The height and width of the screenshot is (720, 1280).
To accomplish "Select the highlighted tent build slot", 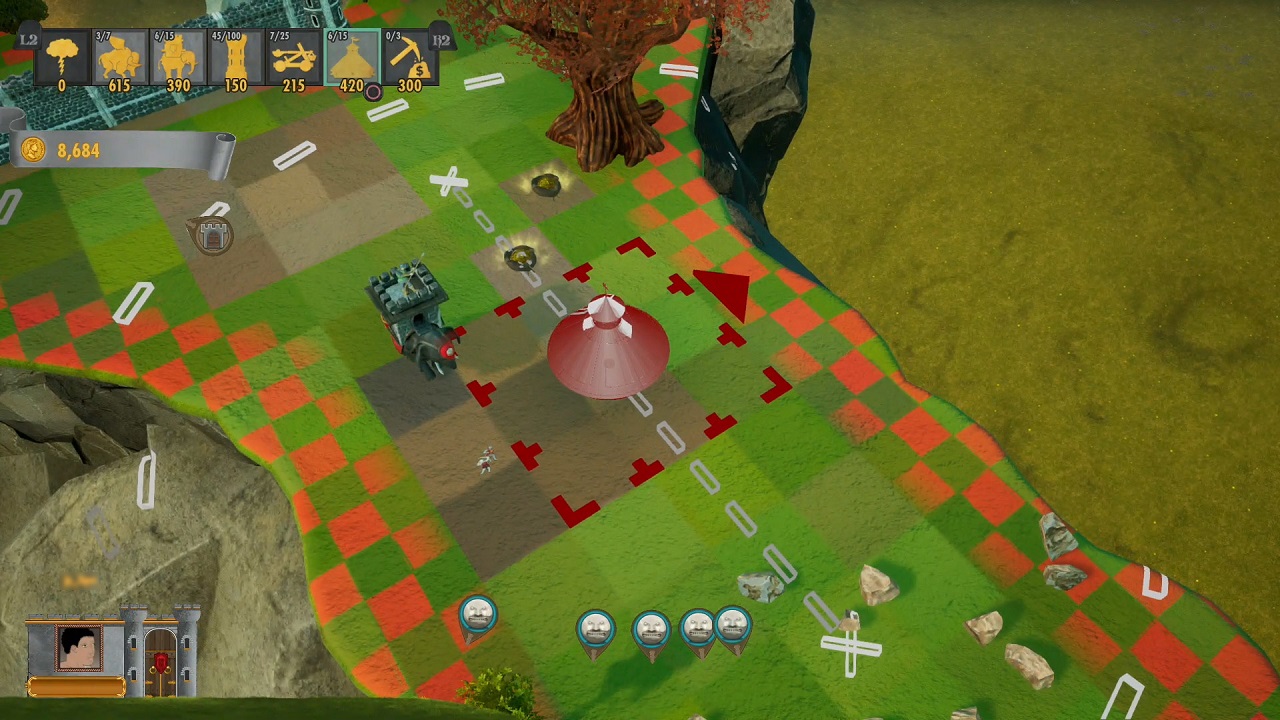I will point(352,60).
